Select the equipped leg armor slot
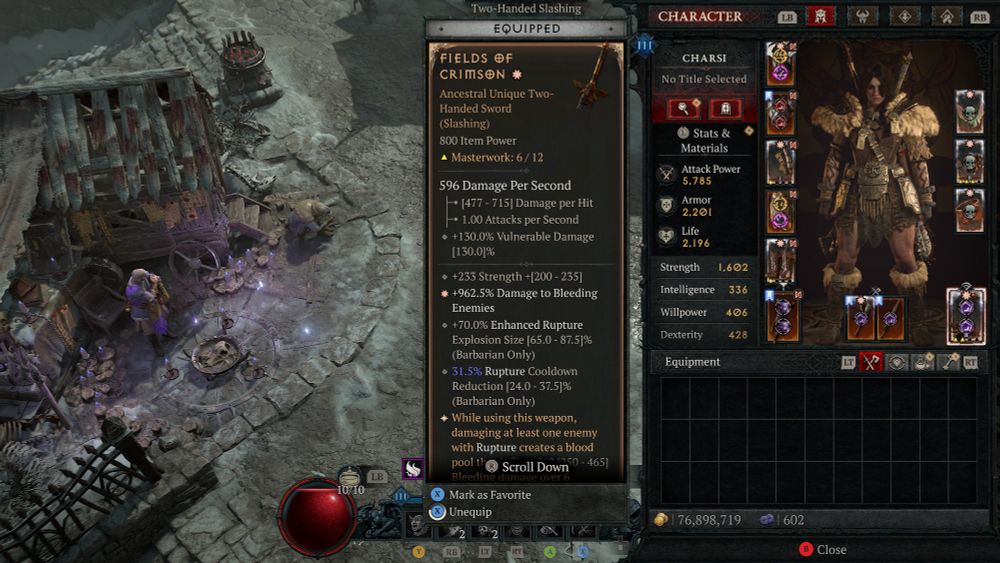Screen dimensions: 1000x563 780,261
